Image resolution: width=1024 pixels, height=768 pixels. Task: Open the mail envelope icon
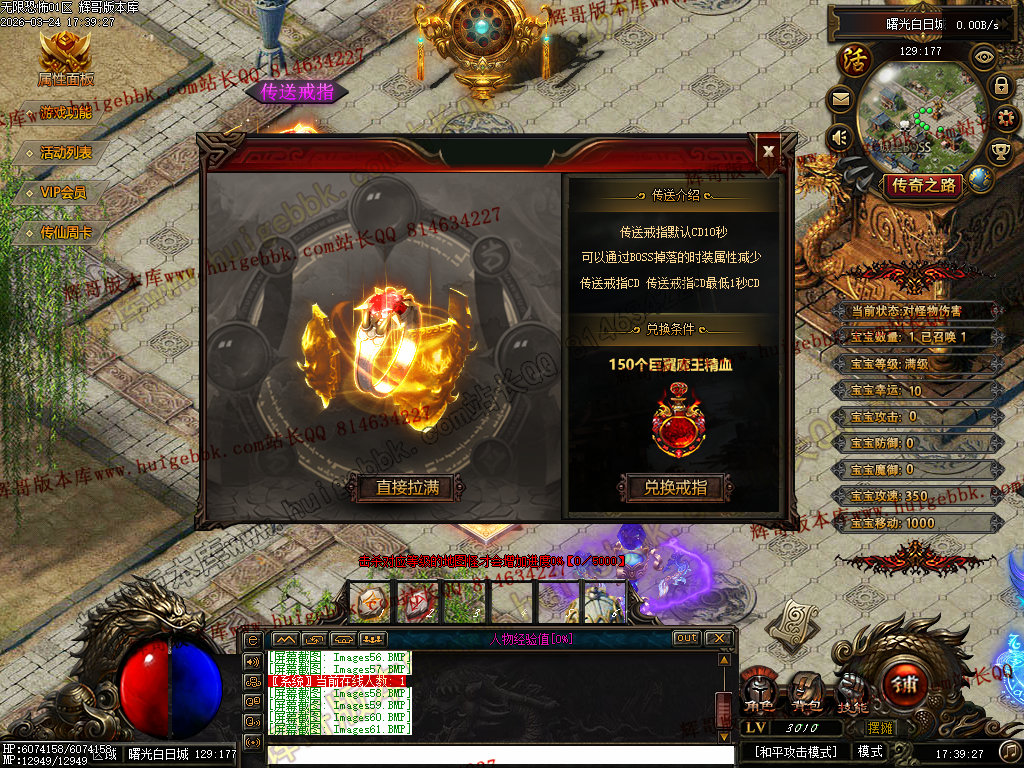point(839,99)
